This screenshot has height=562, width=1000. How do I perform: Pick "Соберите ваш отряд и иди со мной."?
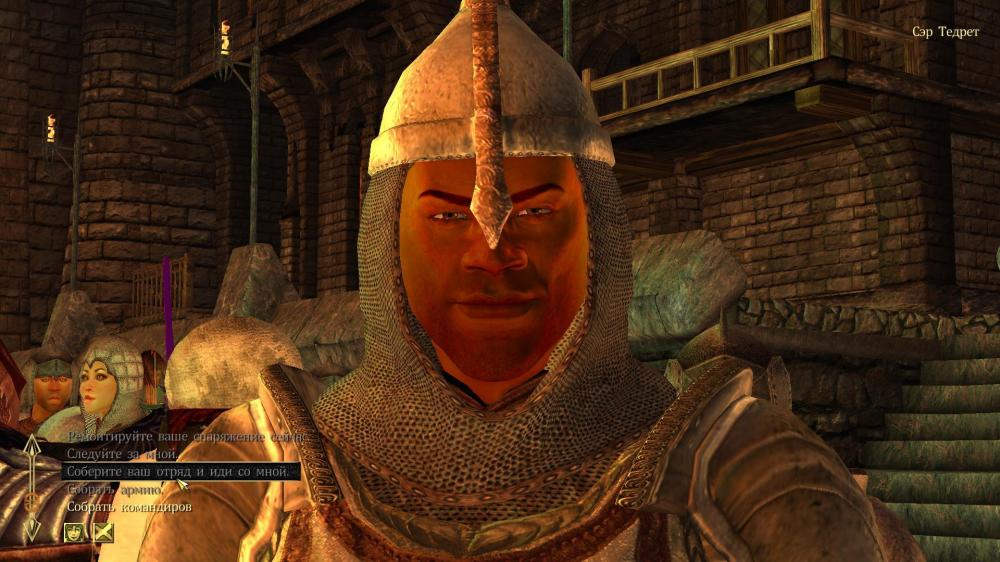pos(181,472)
